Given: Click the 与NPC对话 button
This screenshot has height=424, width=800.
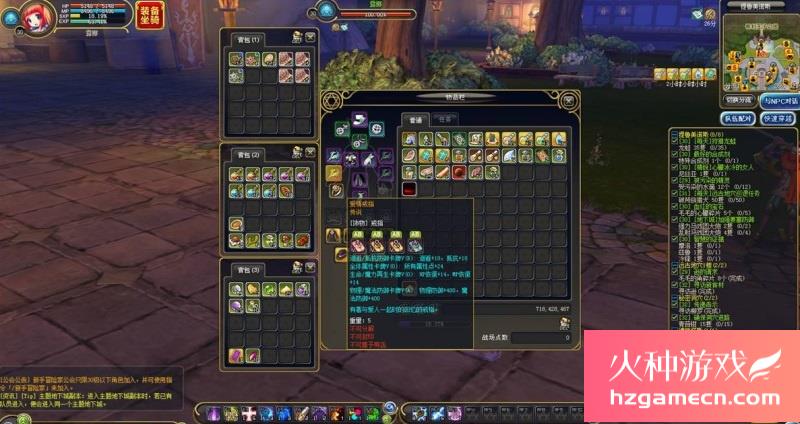Looking at the screenshot, I should 779,100.
